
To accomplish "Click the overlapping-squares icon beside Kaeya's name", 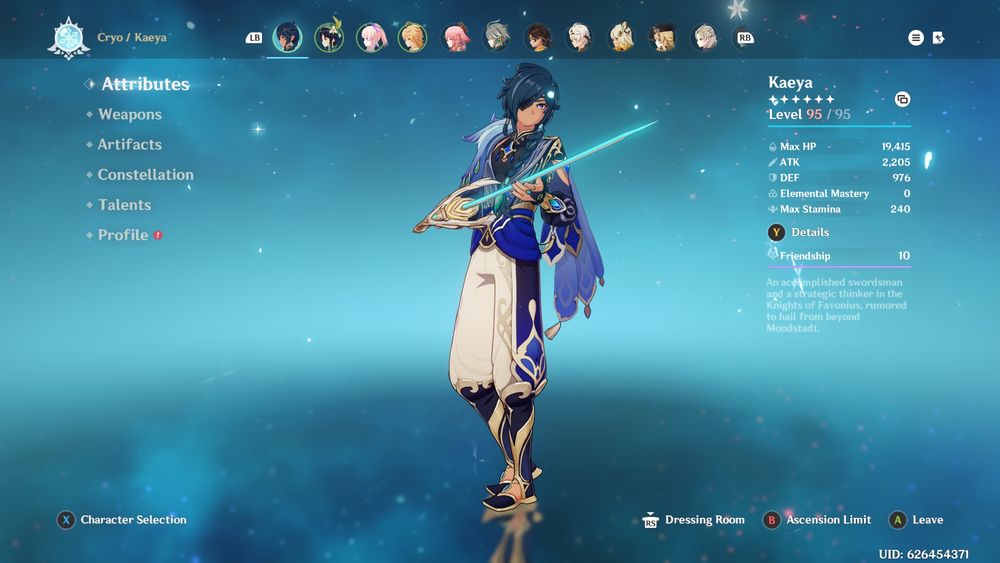I will pos(902,99).
